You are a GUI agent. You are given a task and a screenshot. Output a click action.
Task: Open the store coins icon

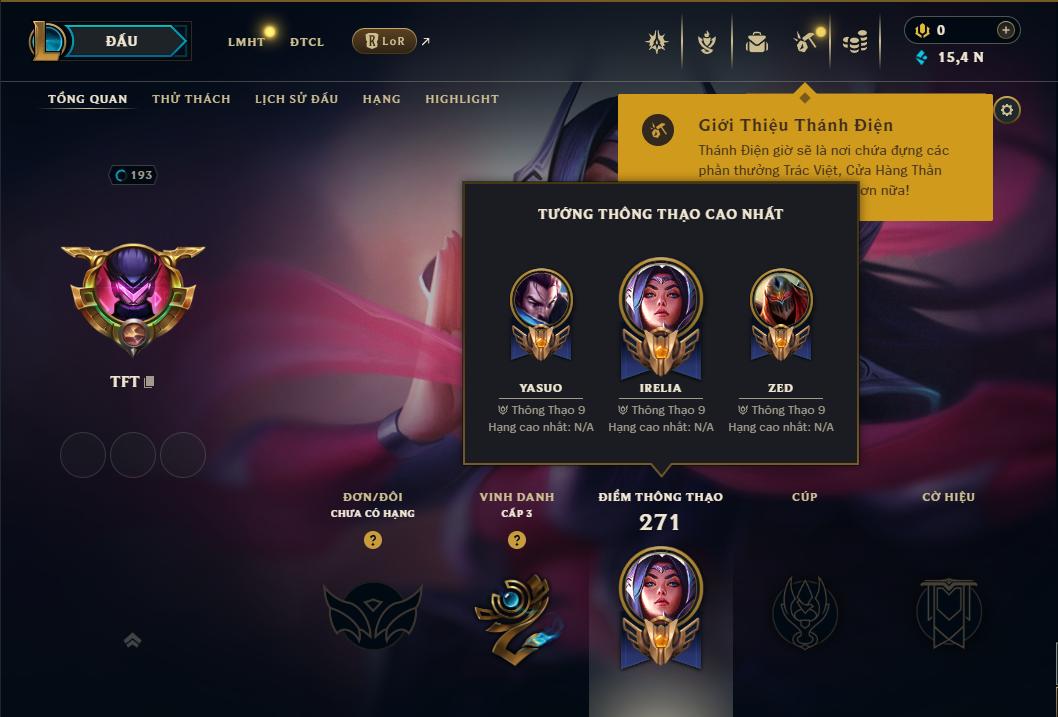854,42
